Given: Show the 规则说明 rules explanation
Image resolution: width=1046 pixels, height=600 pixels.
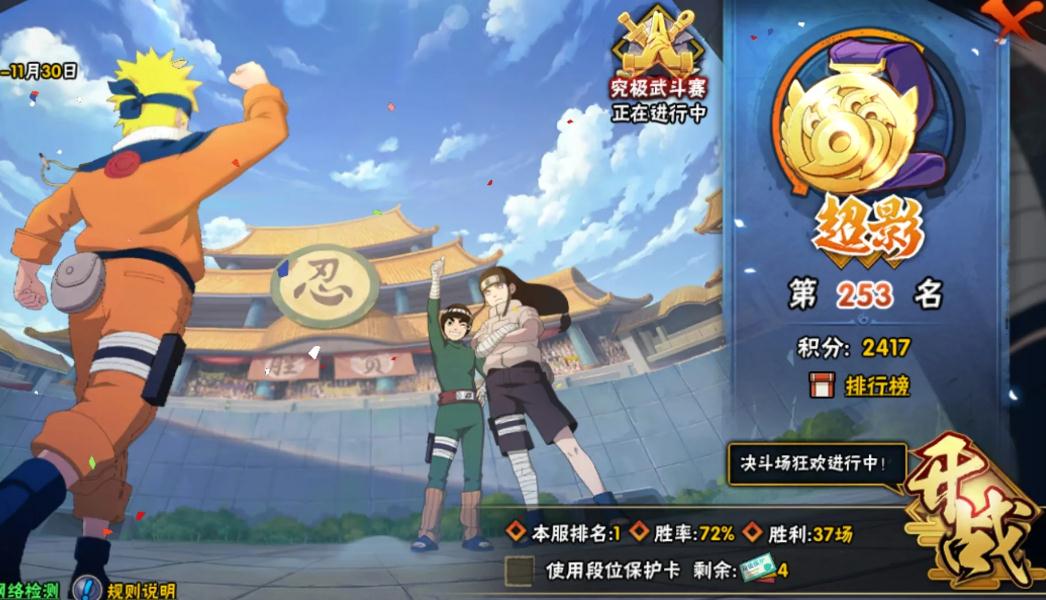Looking at the screenshot, I should pyautogui.click(x=128, y=590).
